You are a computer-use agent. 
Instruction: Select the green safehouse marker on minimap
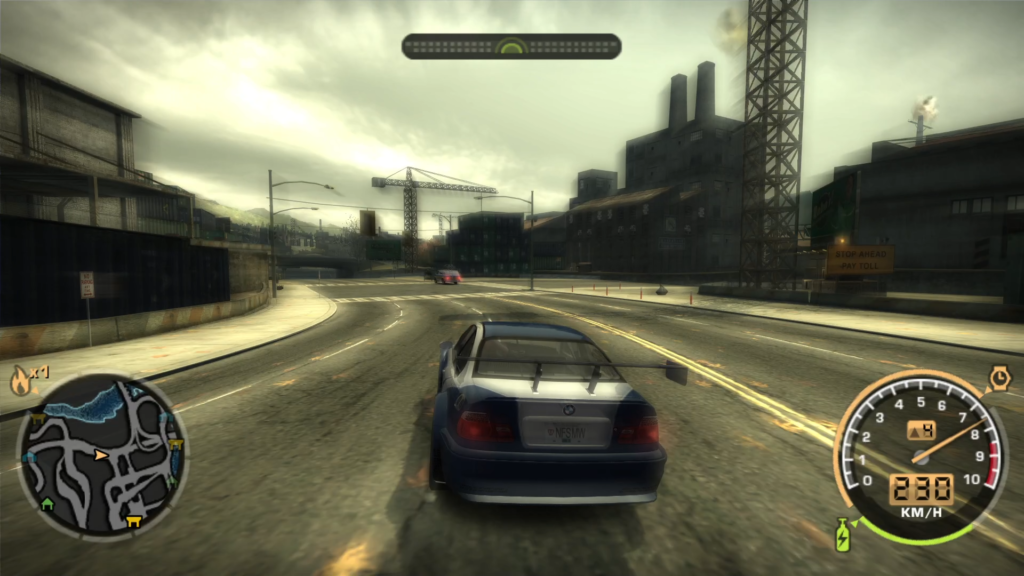(x=46, y=502)
